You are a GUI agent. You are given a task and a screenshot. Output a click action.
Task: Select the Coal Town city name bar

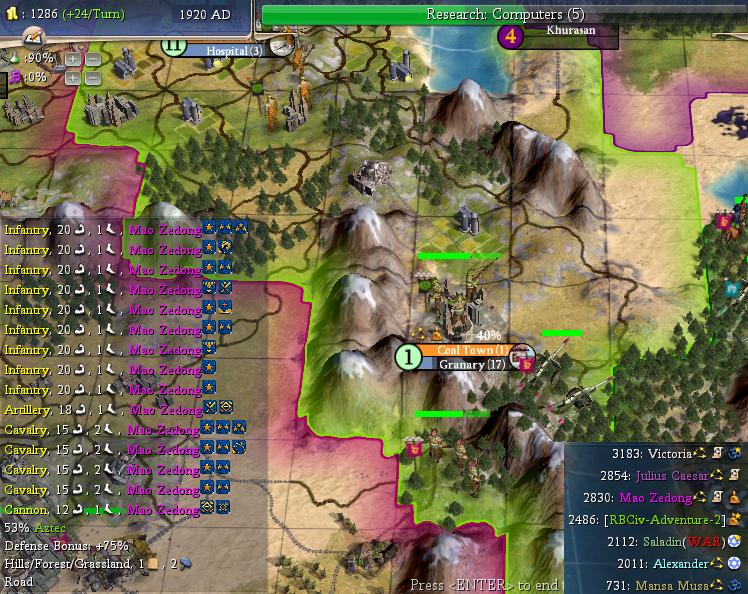click(x=473, y=350)
